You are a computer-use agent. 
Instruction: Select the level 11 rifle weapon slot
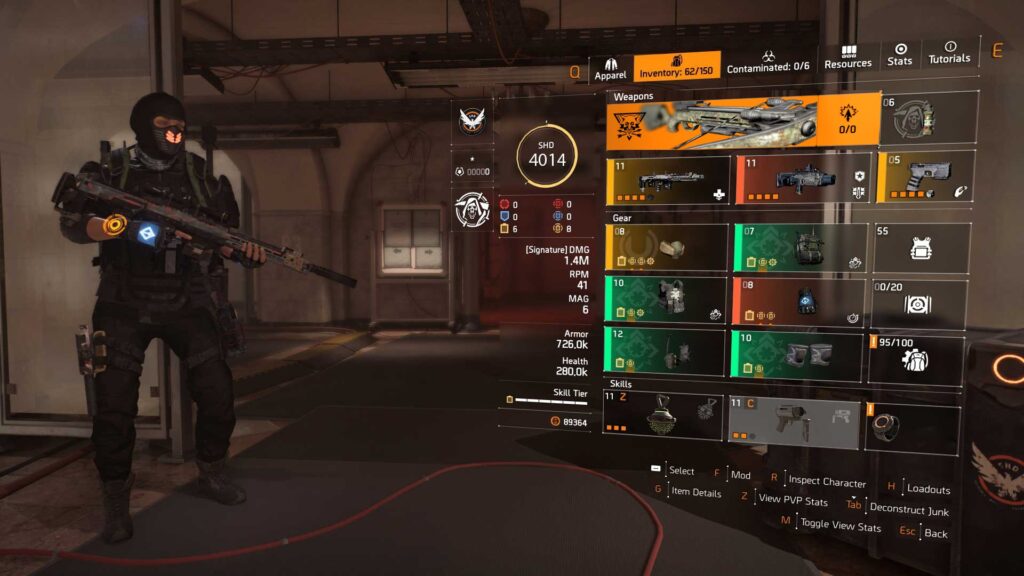click(x=667, y=179)
